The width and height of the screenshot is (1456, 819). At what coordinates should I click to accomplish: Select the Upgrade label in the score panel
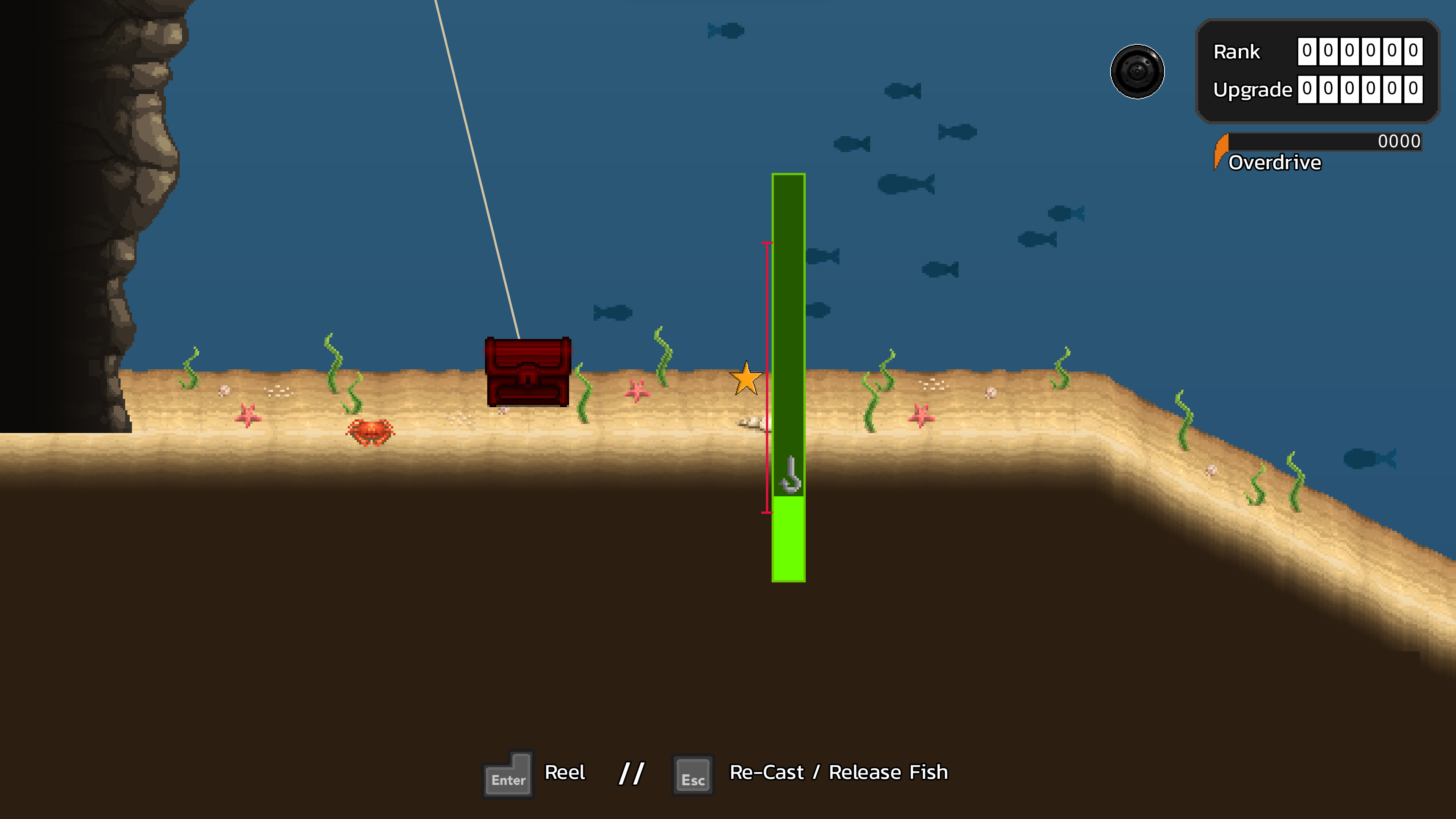[x=1252, y=89]
